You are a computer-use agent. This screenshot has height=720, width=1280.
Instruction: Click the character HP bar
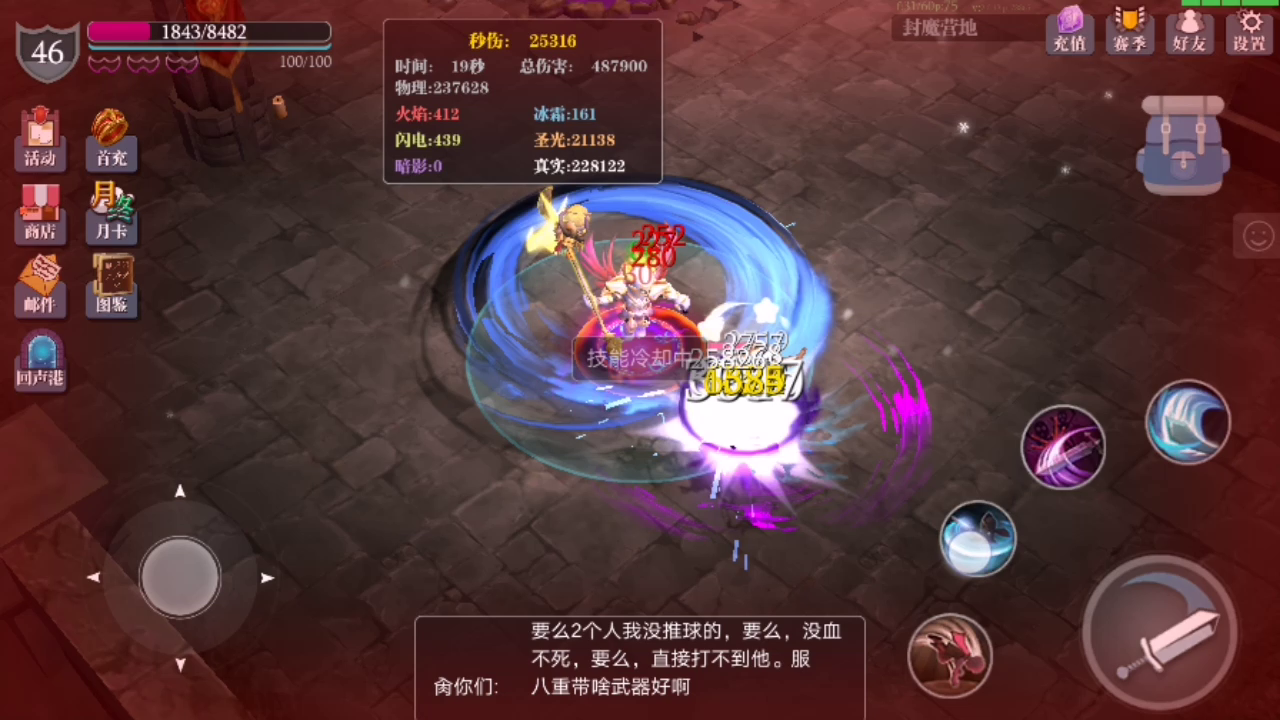pos(208,32)
